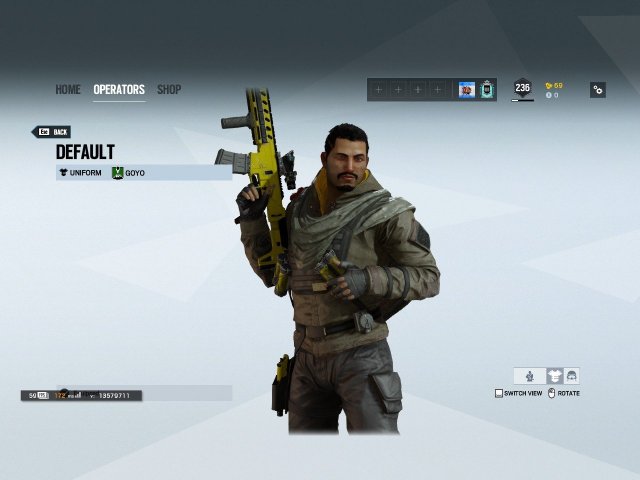Switch to the headgear view icon
The width and height of the screenshot is (640, 480).
571,376
